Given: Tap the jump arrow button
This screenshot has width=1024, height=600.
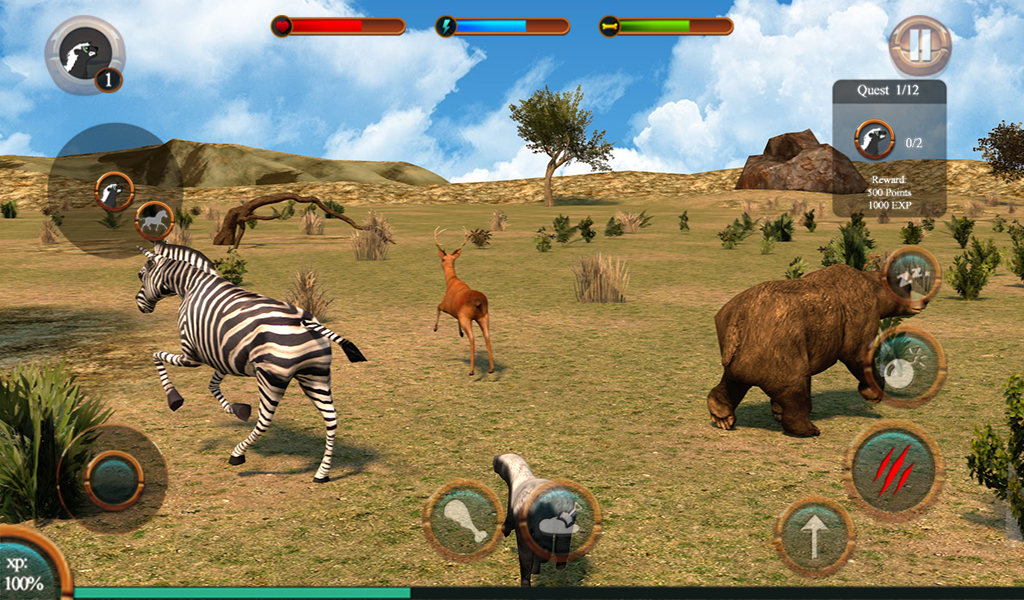Looking at the screenshot, I should (x=814, y=537).
